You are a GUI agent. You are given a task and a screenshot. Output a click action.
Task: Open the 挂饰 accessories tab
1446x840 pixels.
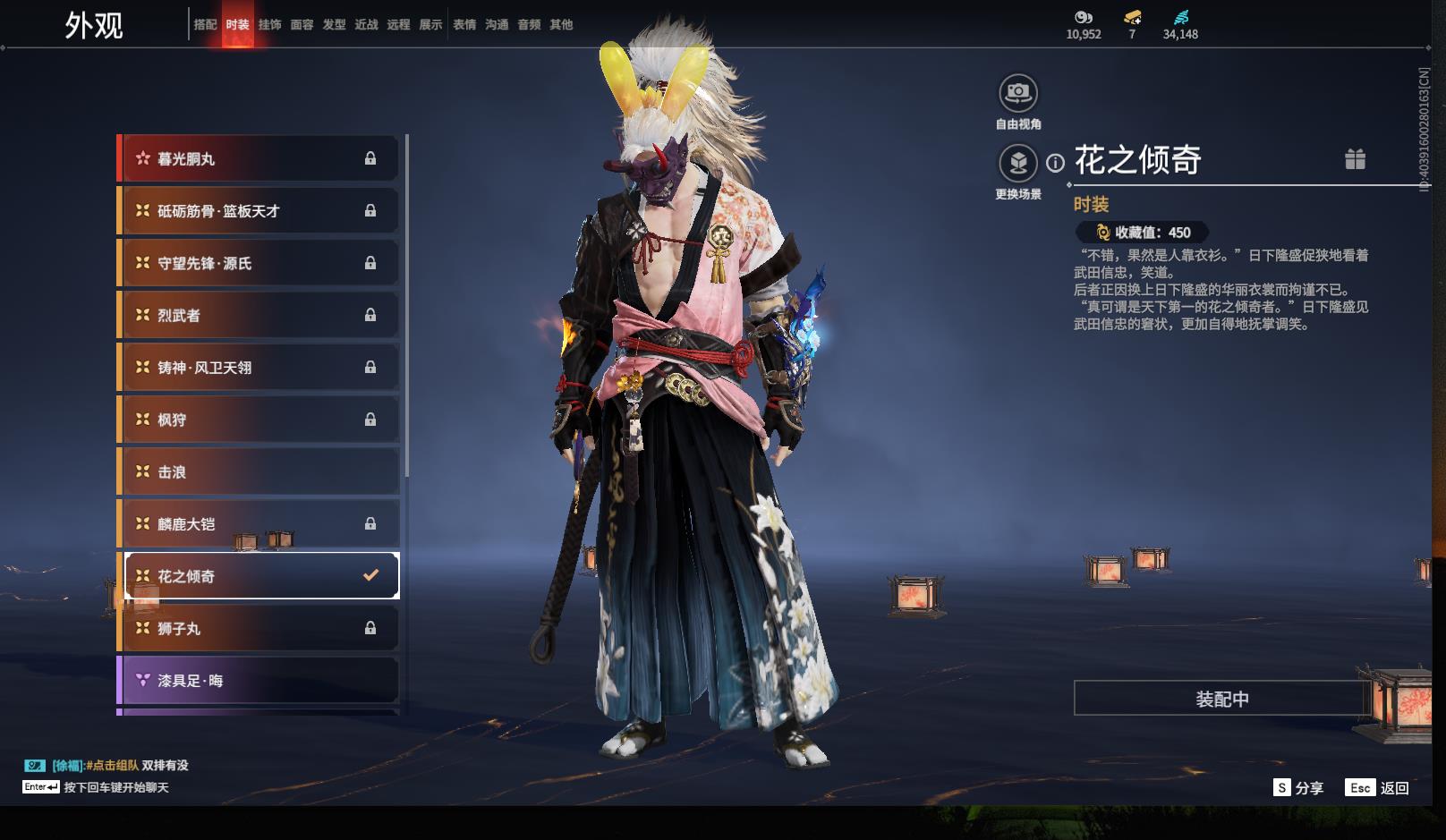[x=269, y=25]
